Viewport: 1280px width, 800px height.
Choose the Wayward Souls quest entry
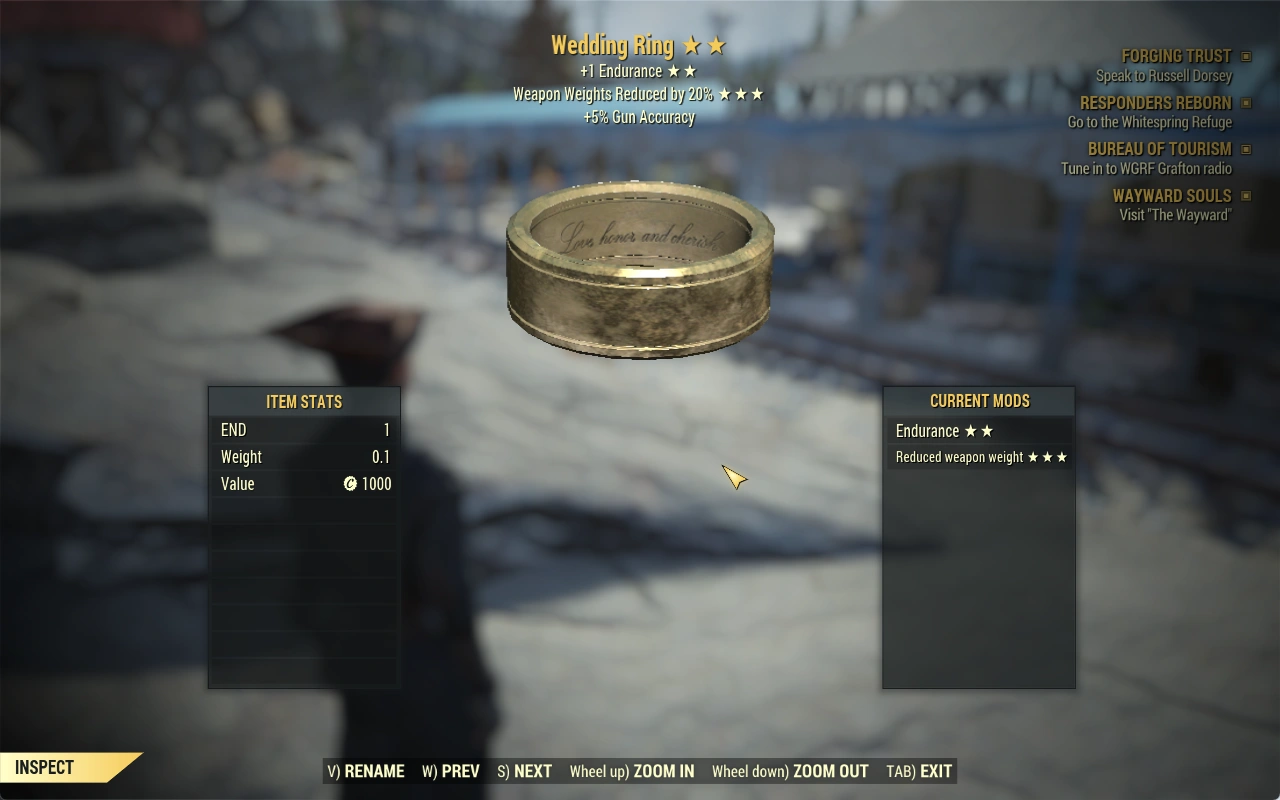pos(1172,196)
